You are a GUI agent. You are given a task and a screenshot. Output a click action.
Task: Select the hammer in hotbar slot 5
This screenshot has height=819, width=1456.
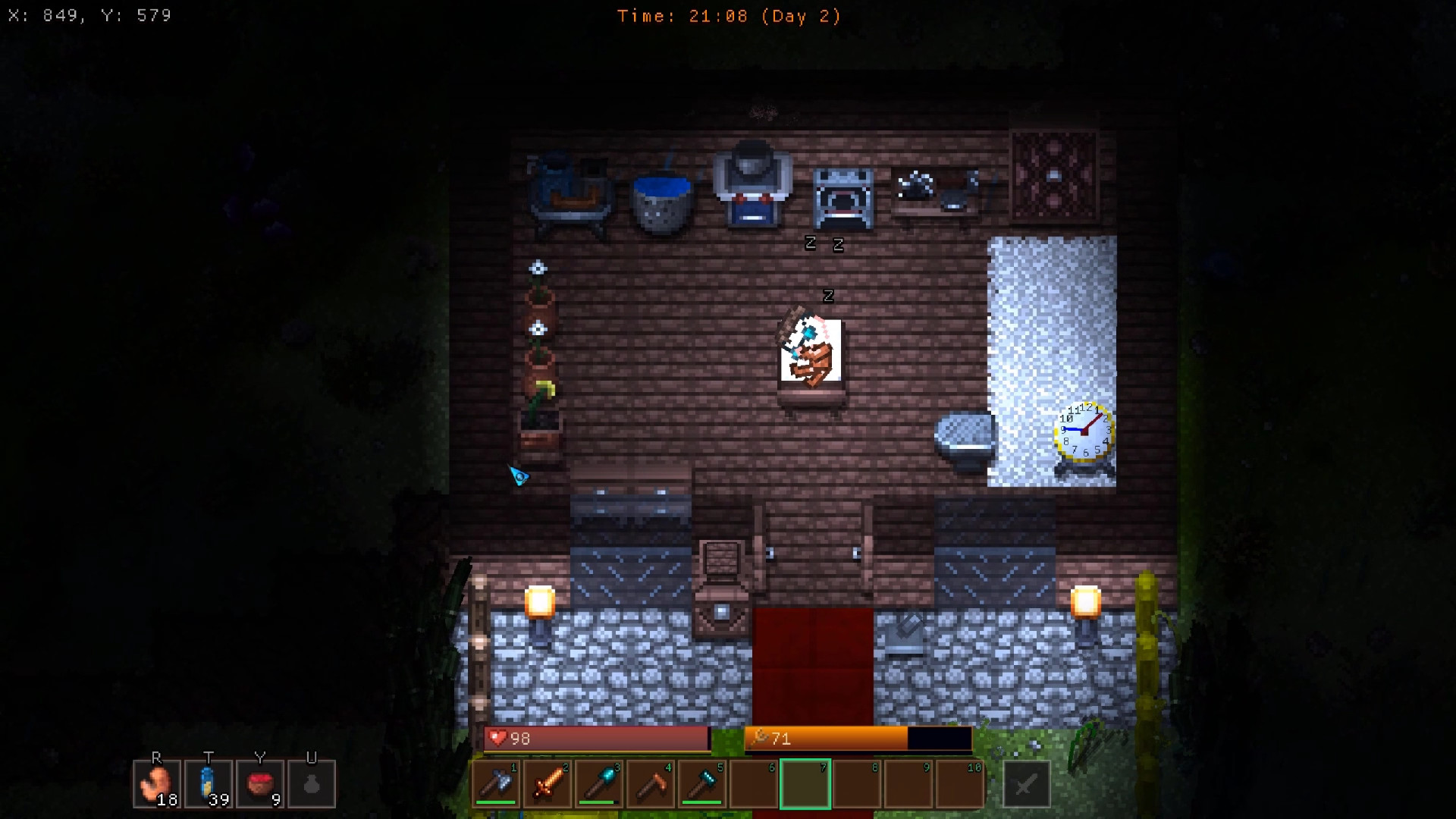pos(702,784)
